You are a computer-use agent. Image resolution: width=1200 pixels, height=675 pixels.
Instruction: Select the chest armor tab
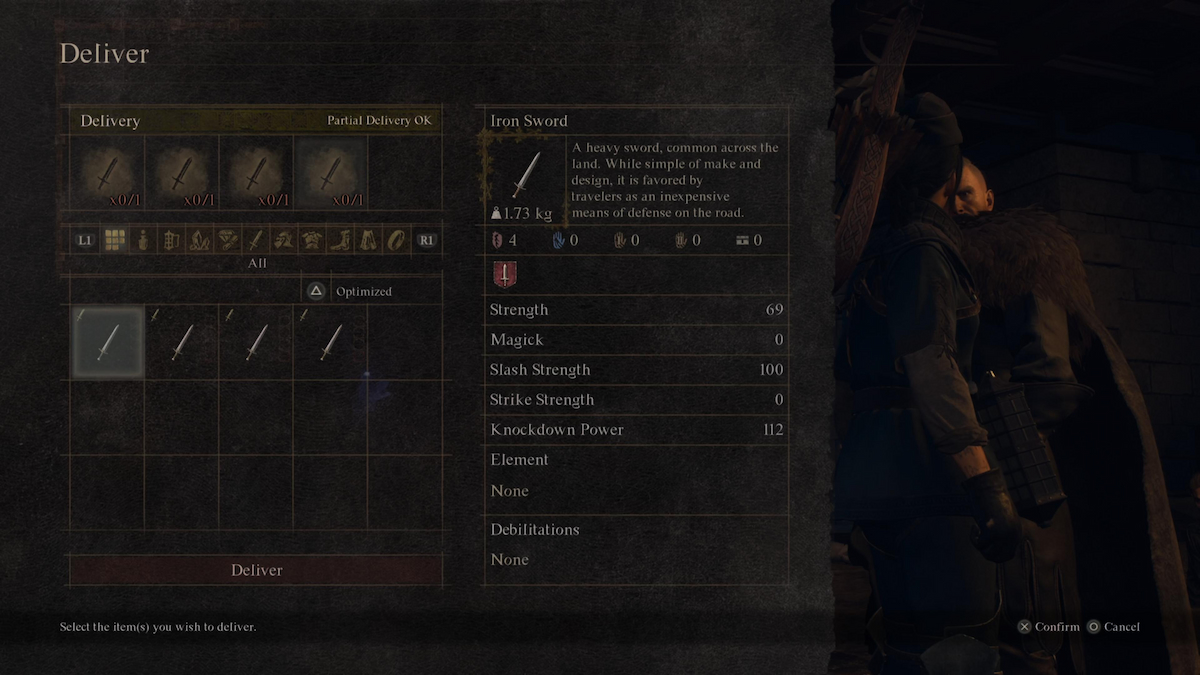(x=312, y=240)
